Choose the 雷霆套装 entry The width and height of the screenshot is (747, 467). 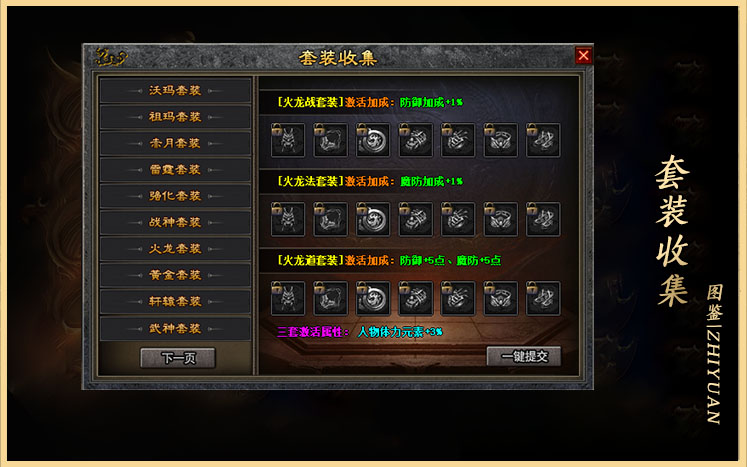175,170
